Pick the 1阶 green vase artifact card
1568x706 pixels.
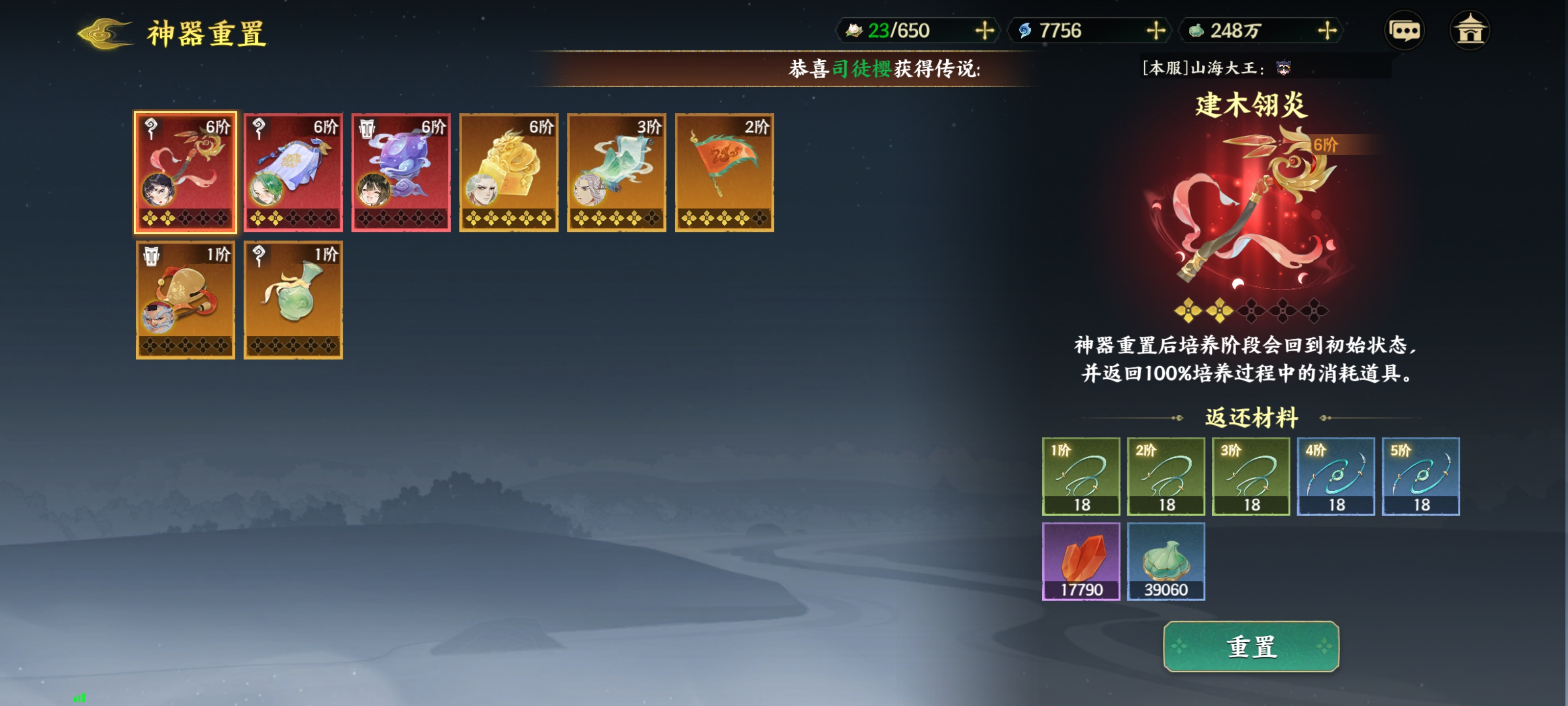click(x=293, y=300)
